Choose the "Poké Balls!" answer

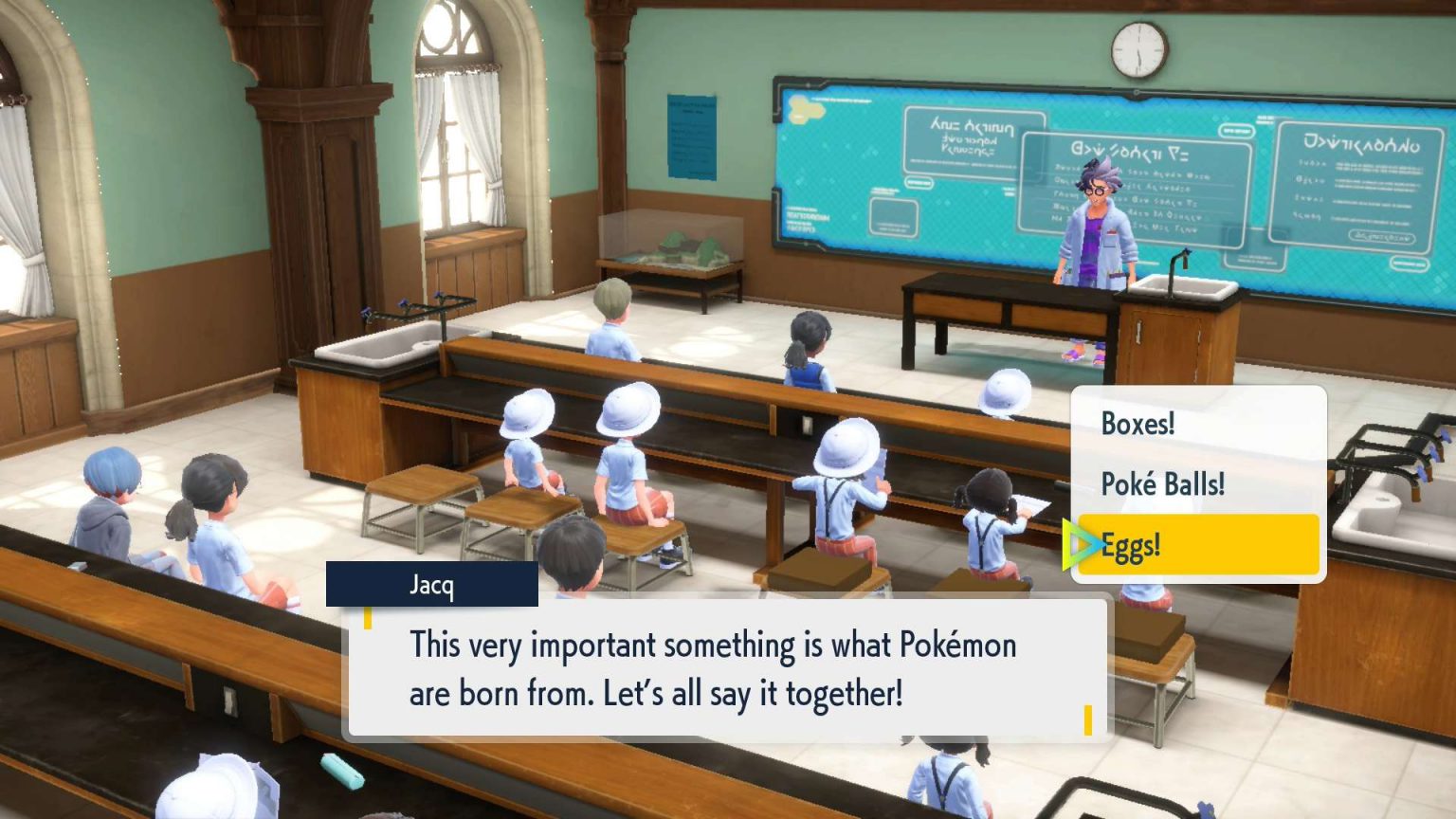(1164, 485)
